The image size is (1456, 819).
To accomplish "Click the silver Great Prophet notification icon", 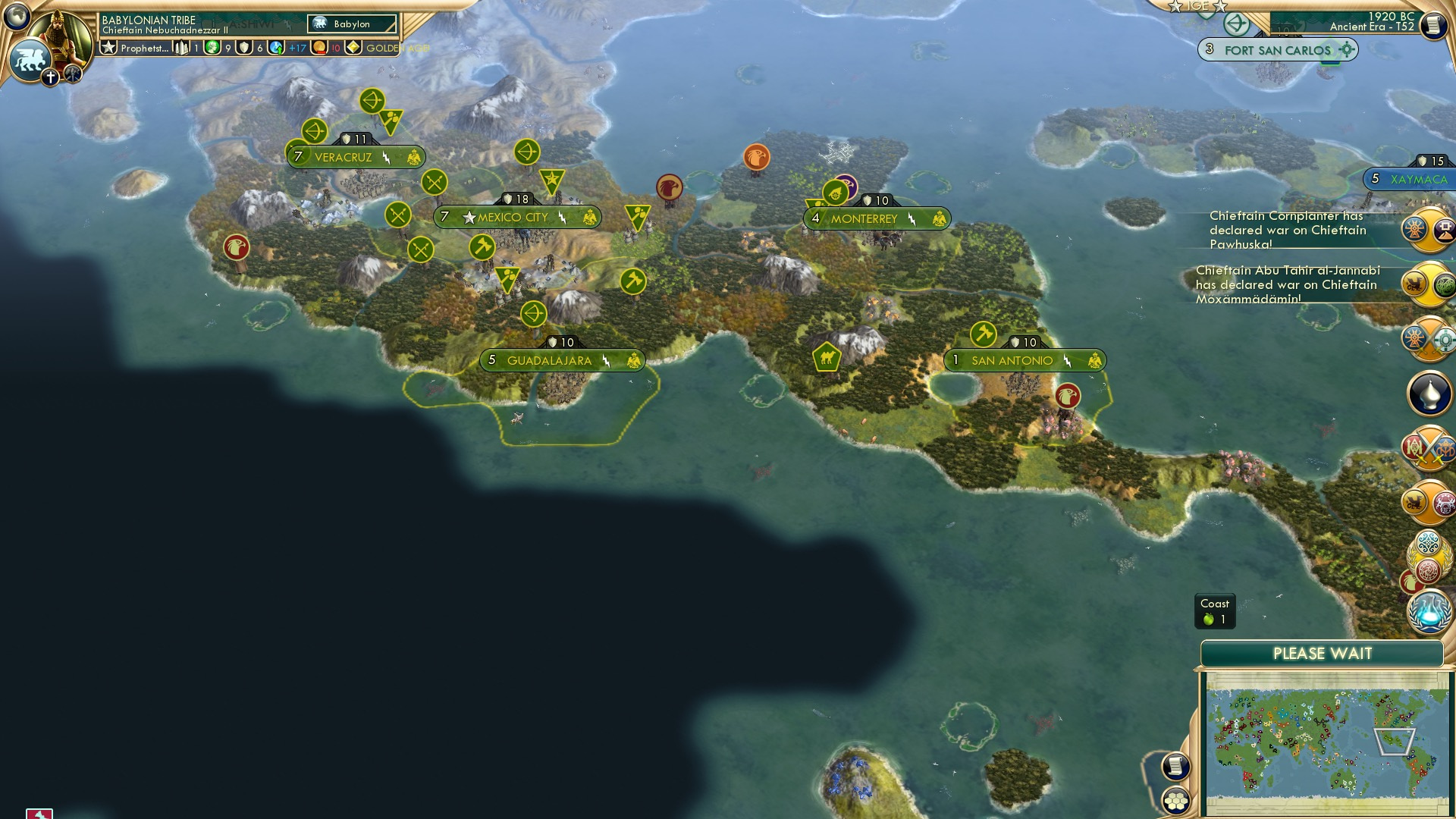I will point(1429,392).
